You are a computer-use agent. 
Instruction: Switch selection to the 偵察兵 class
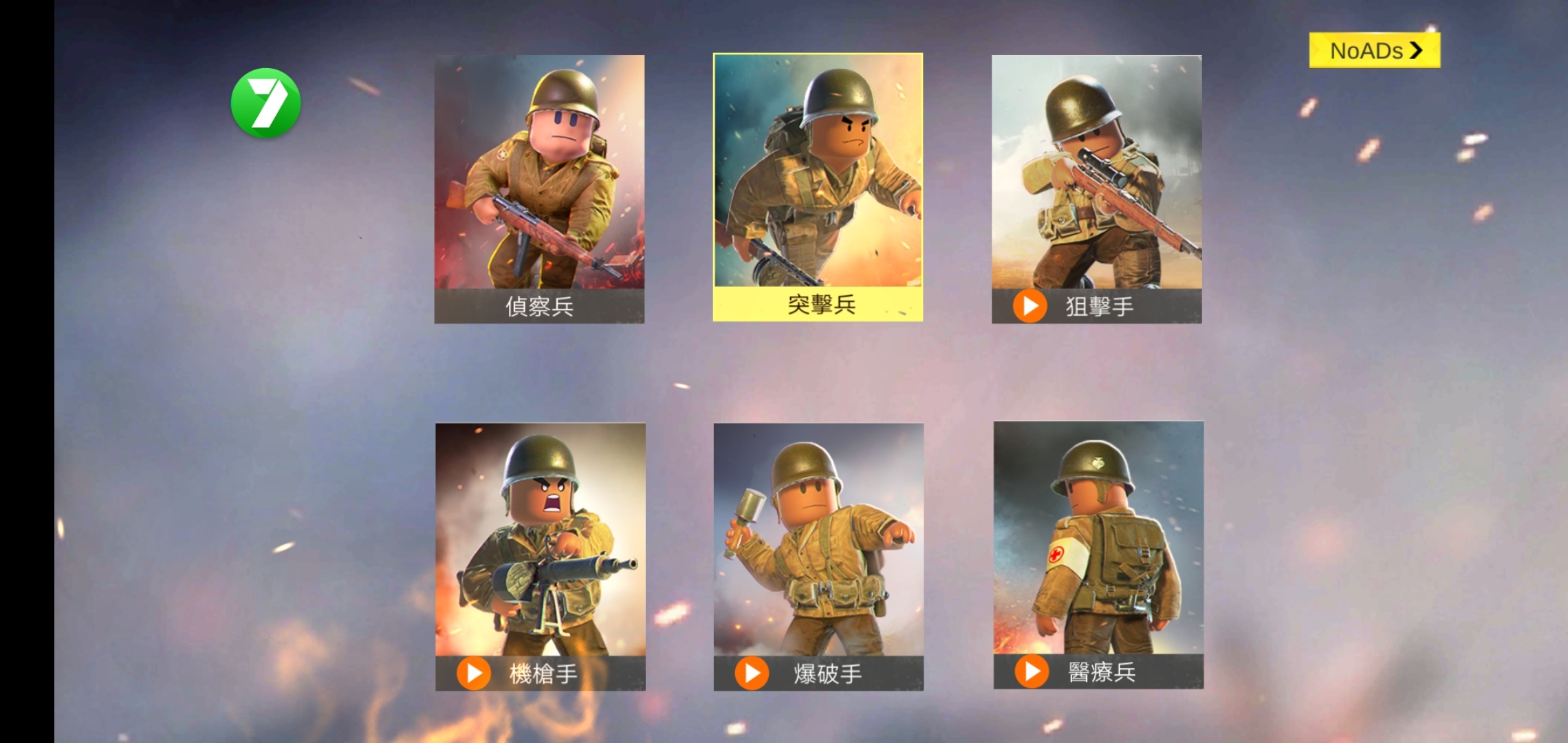(x=540, y=193)
